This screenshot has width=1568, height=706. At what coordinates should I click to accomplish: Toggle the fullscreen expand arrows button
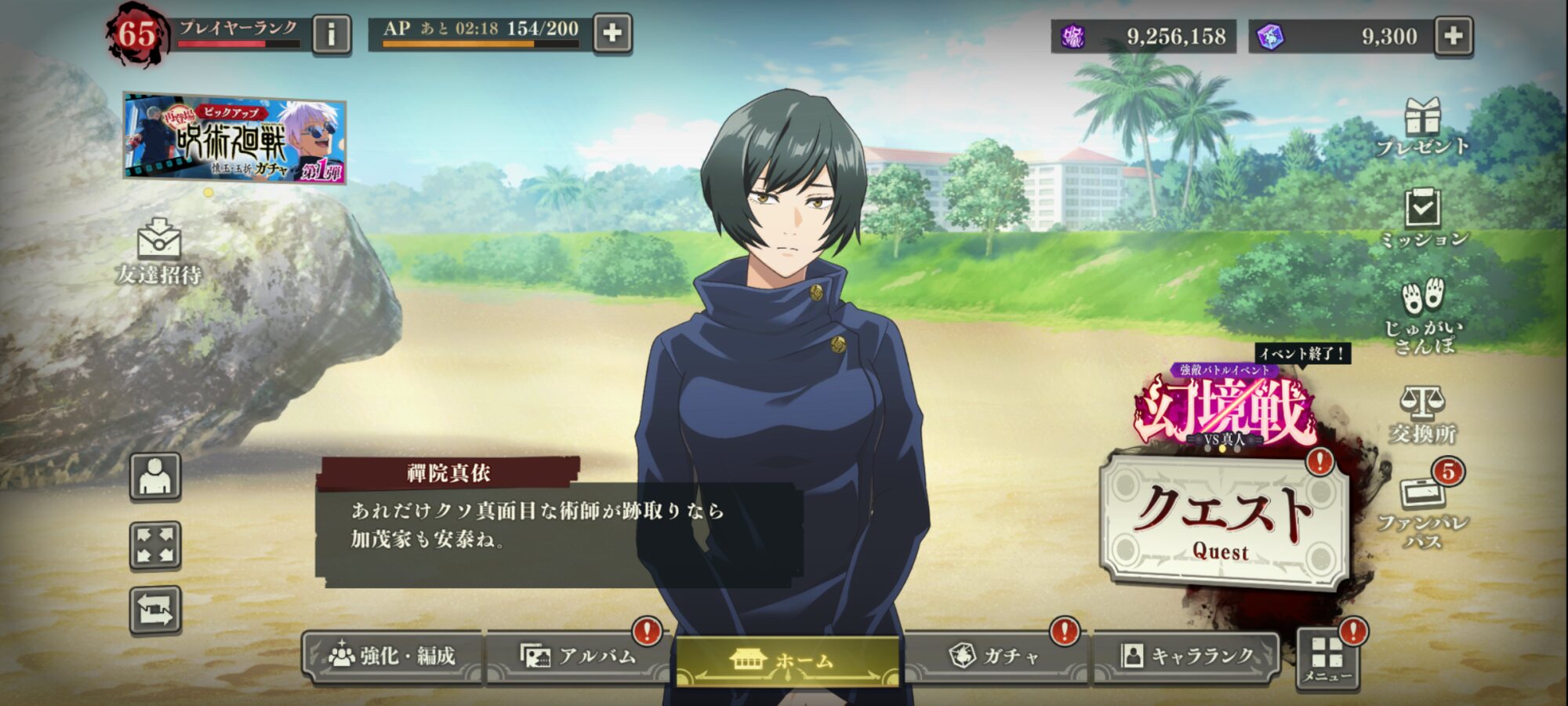click(155, 544)
